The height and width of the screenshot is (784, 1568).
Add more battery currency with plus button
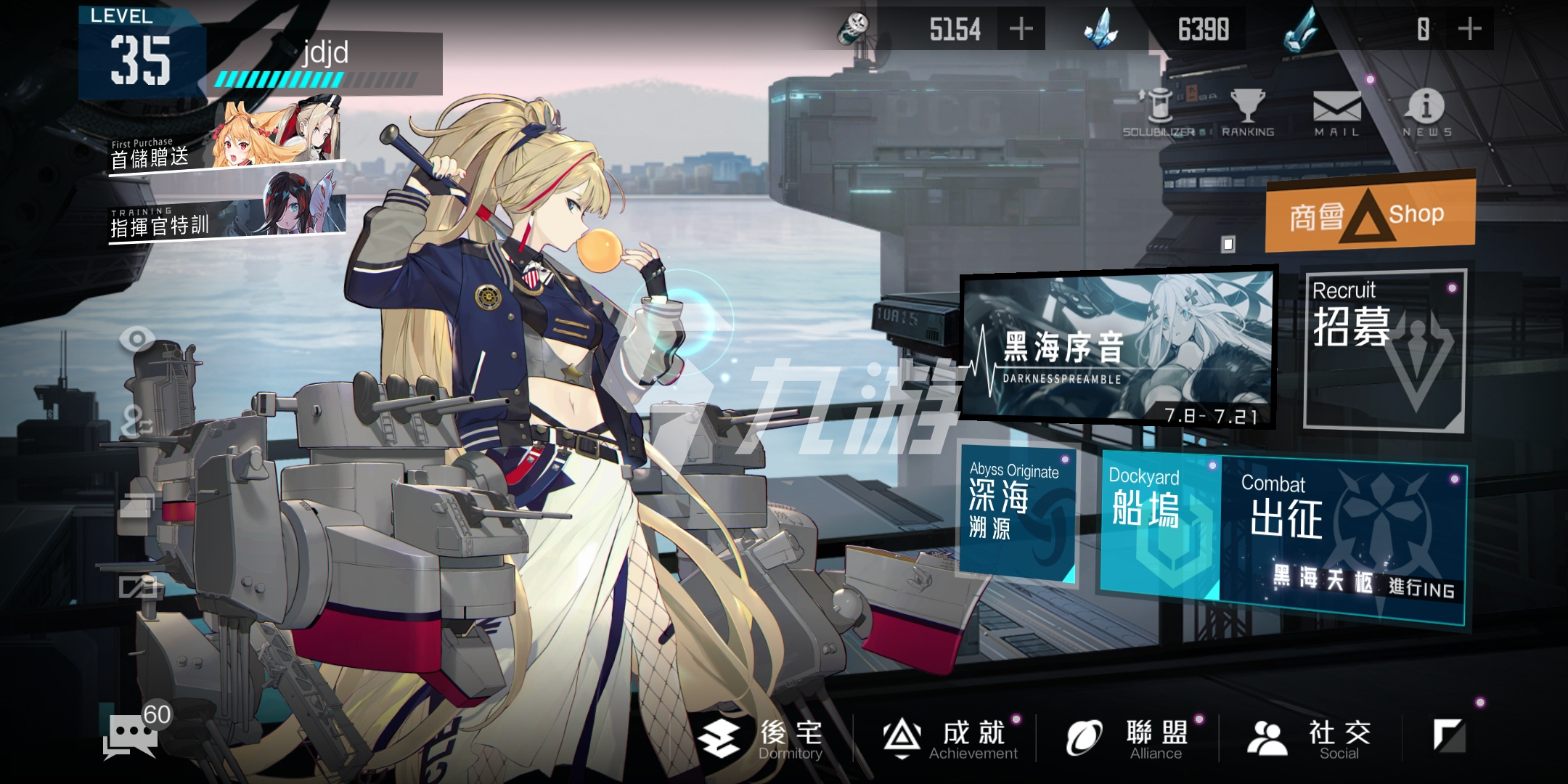pyautogui.click(x=1021, y=29)
